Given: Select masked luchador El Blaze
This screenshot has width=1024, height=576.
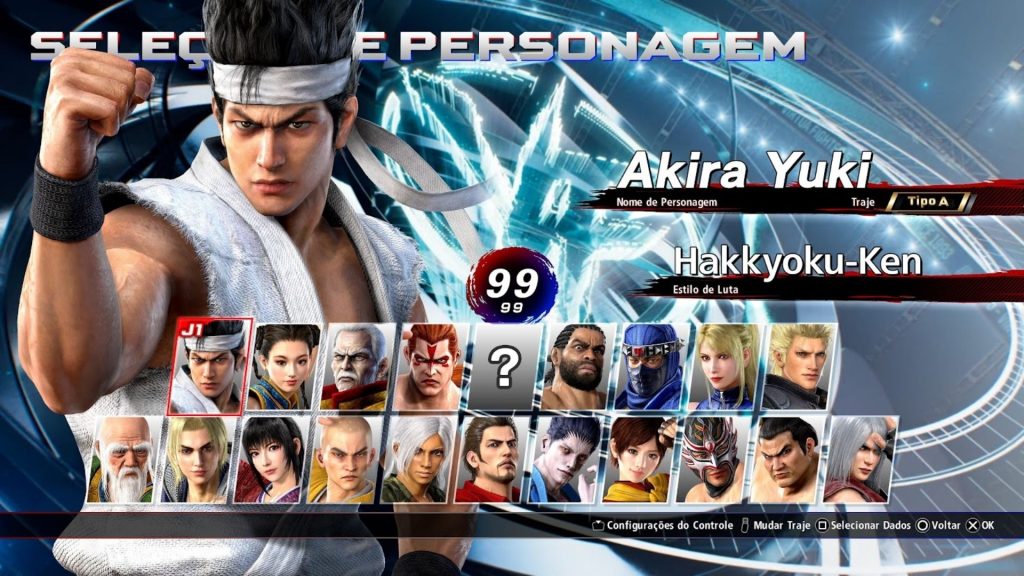Looking at the screenshot, I should click(x=712, y=459).
